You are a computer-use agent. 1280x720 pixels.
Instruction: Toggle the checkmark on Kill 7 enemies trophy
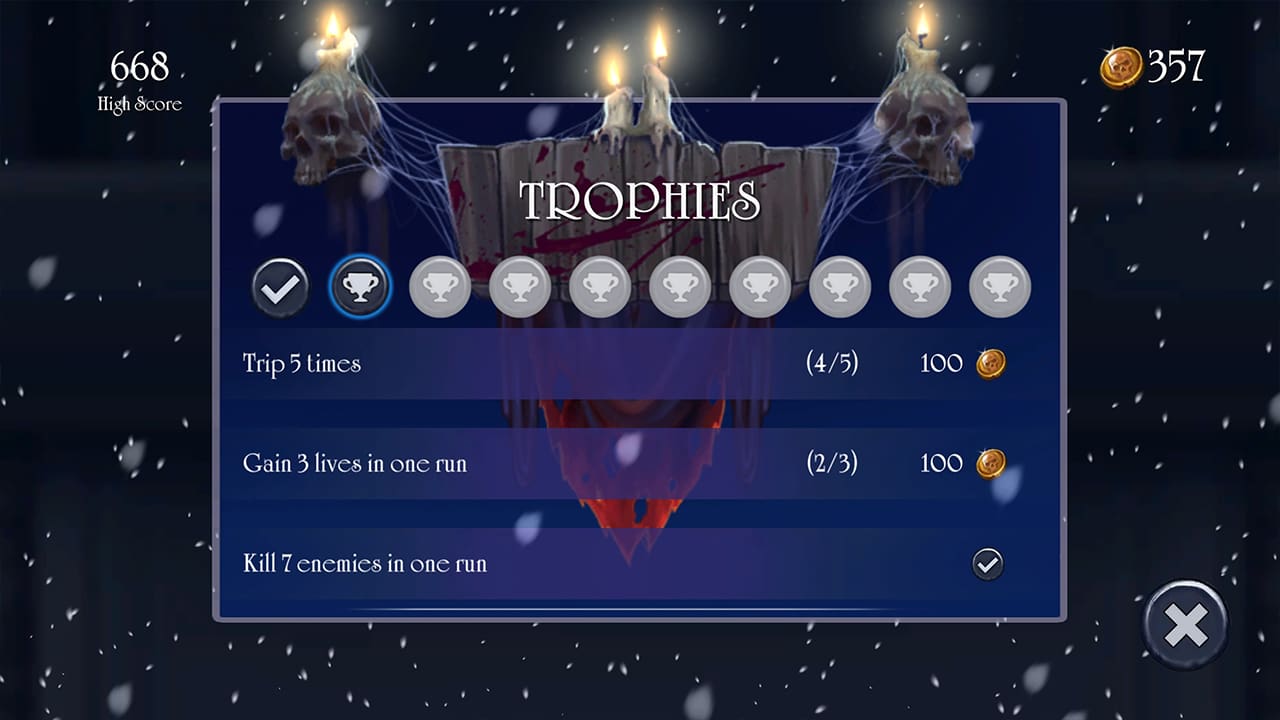[x=989, y=563]
